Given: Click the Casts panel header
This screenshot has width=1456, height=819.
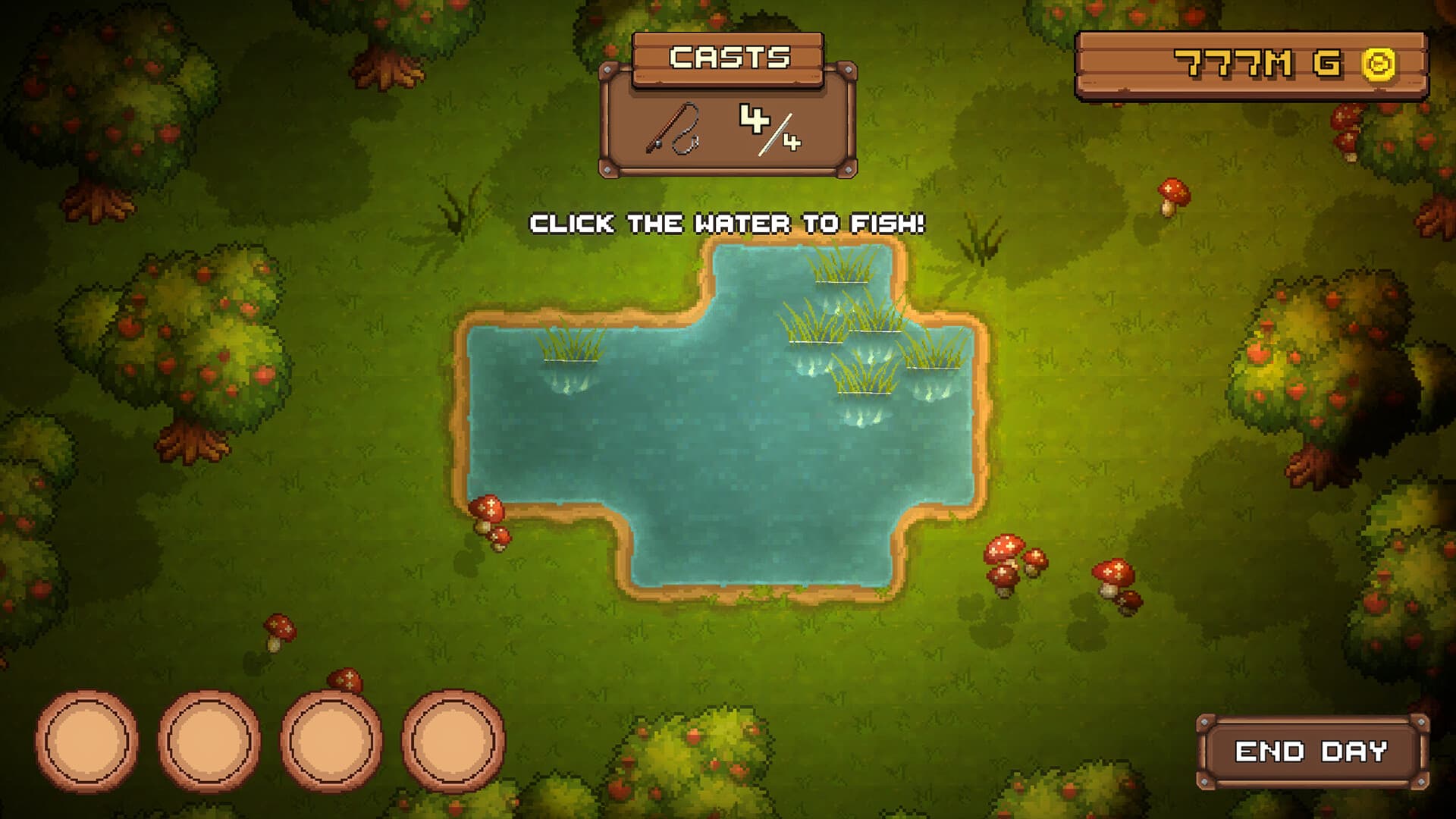Looking at the screenshot, I should pyautogui.click(x=730, y=57).
